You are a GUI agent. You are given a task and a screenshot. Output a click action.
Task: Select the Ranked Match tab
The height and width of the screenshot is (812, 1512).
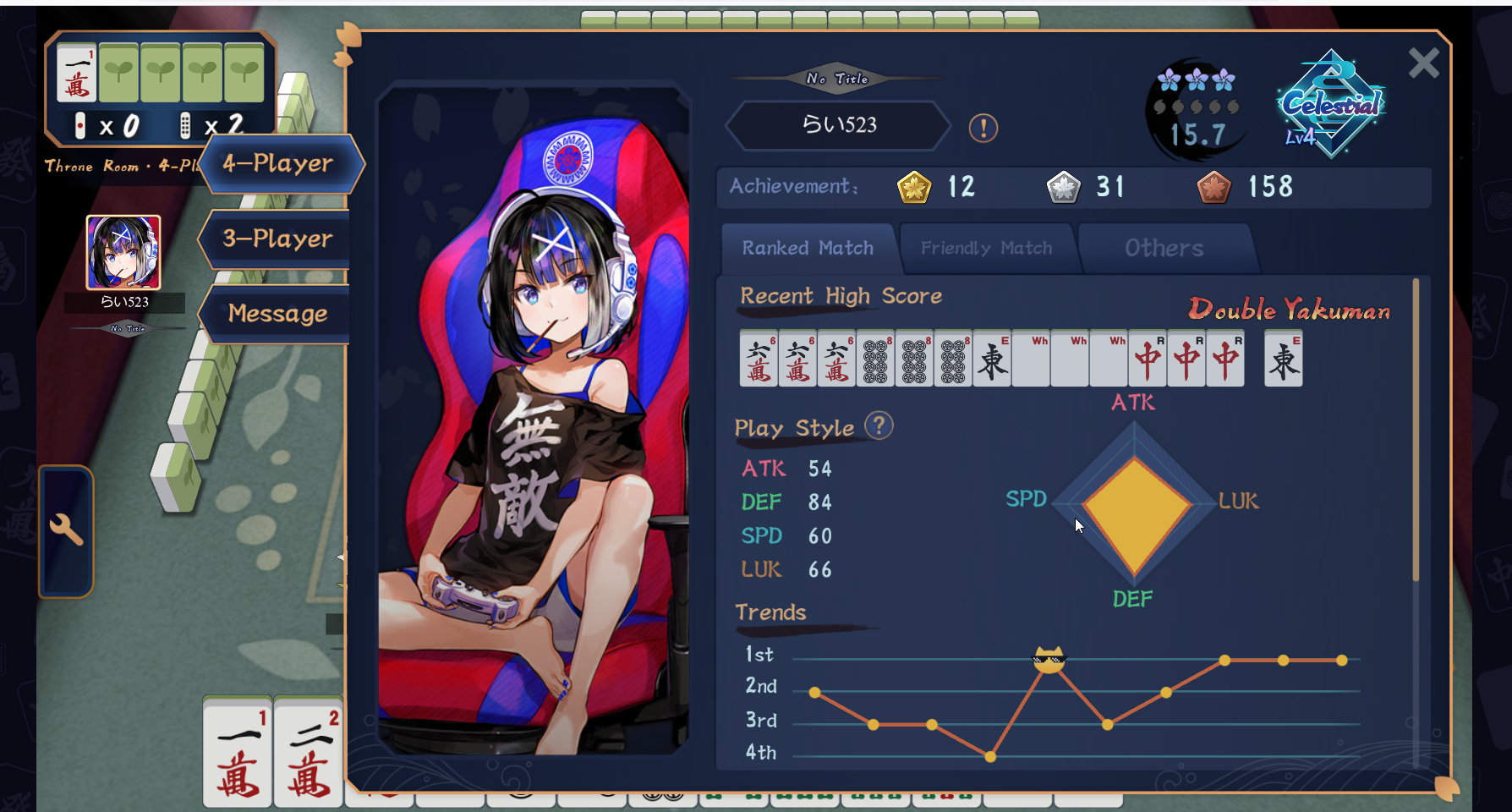tap(808, 249)
